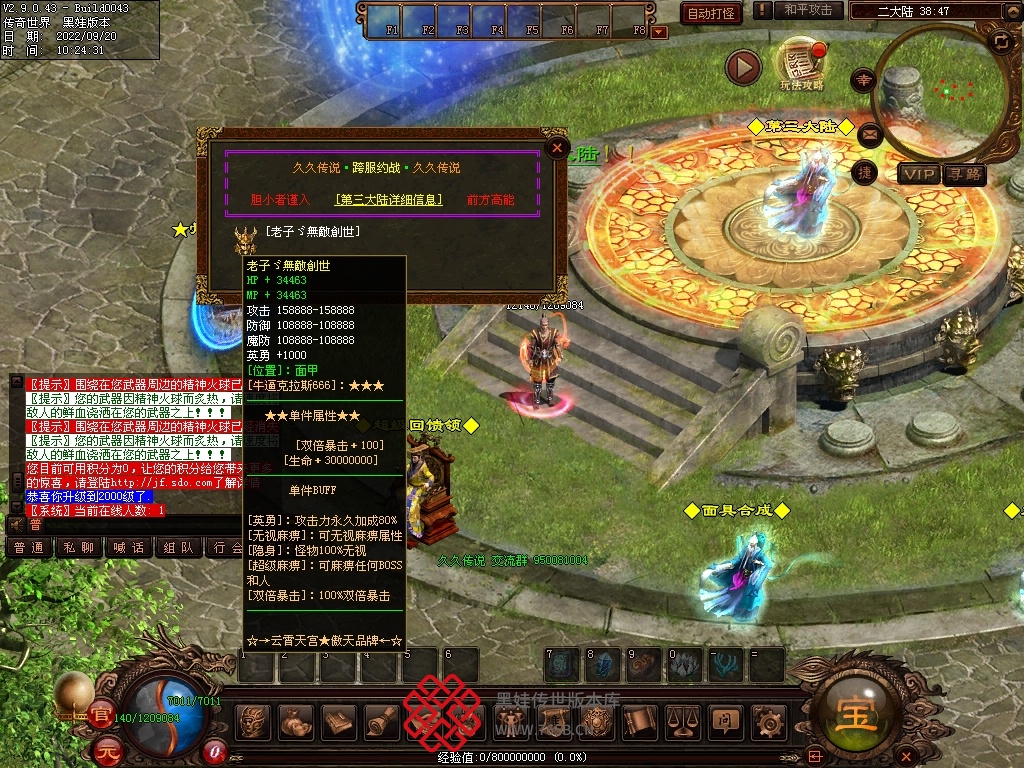Click the round play arrow button
The height and width of the screenshot is (768, 1024).
pos(743,67)
